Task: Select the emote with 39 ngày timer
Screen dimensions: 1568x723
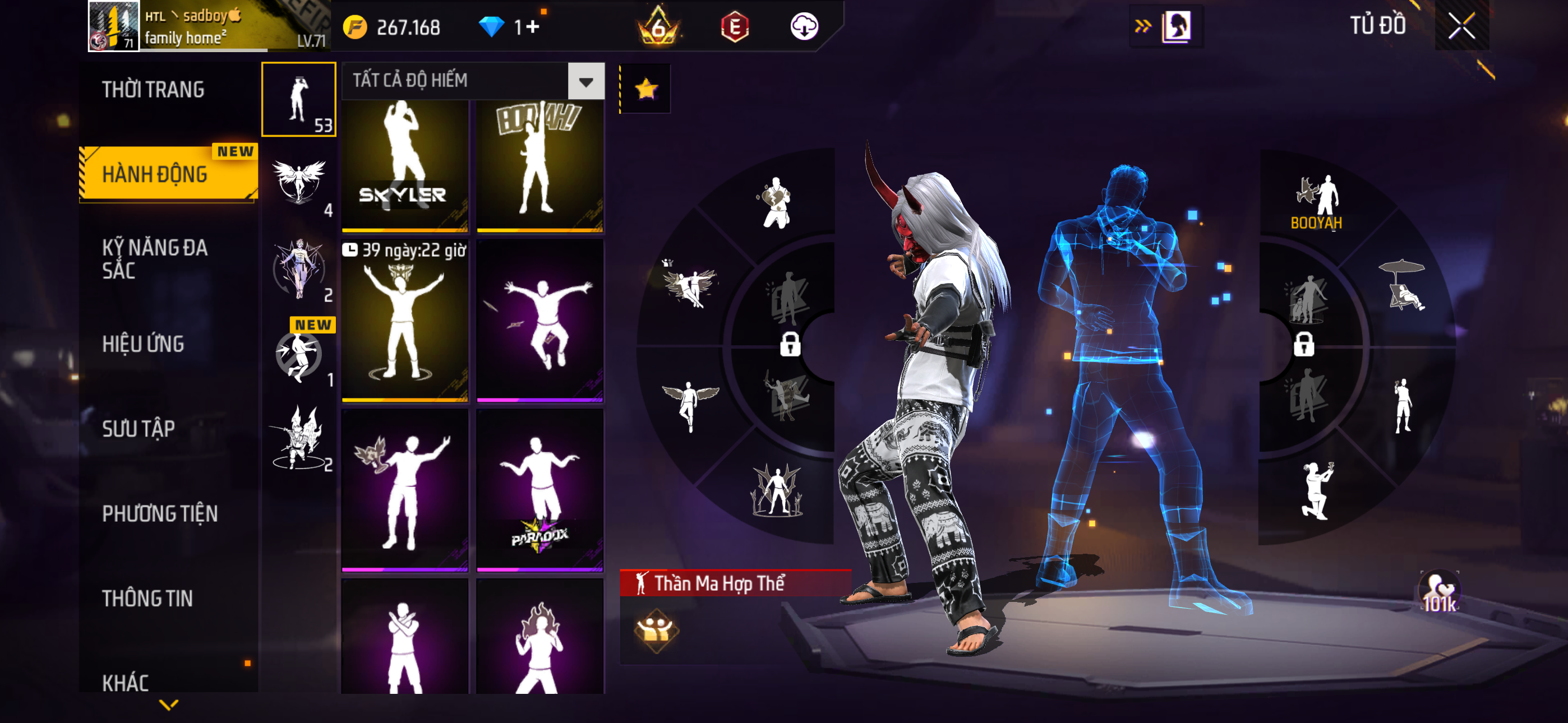Action: click(x=405, y=321)
